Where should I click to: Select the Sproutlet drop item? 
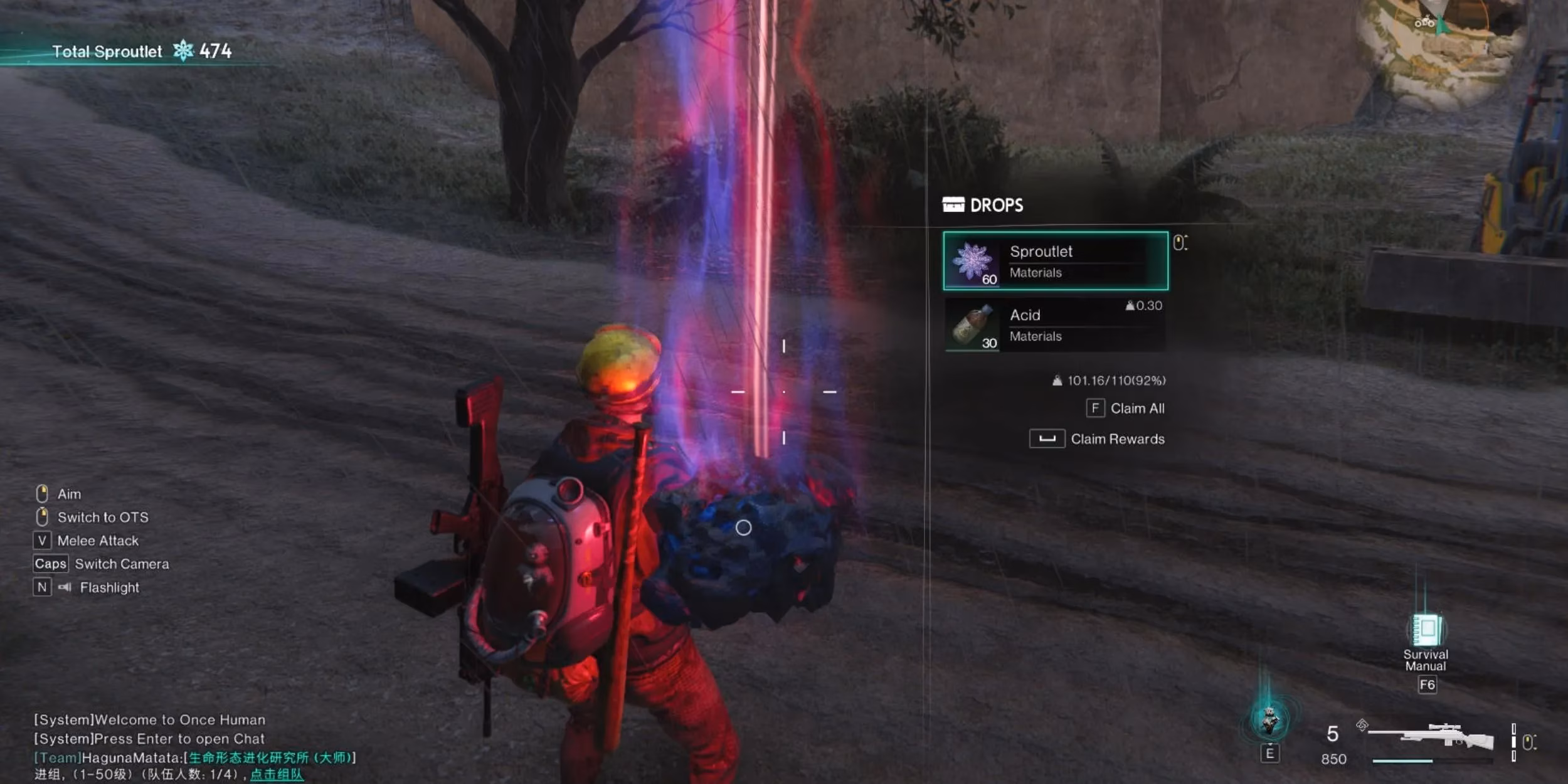coord(1055,261)
